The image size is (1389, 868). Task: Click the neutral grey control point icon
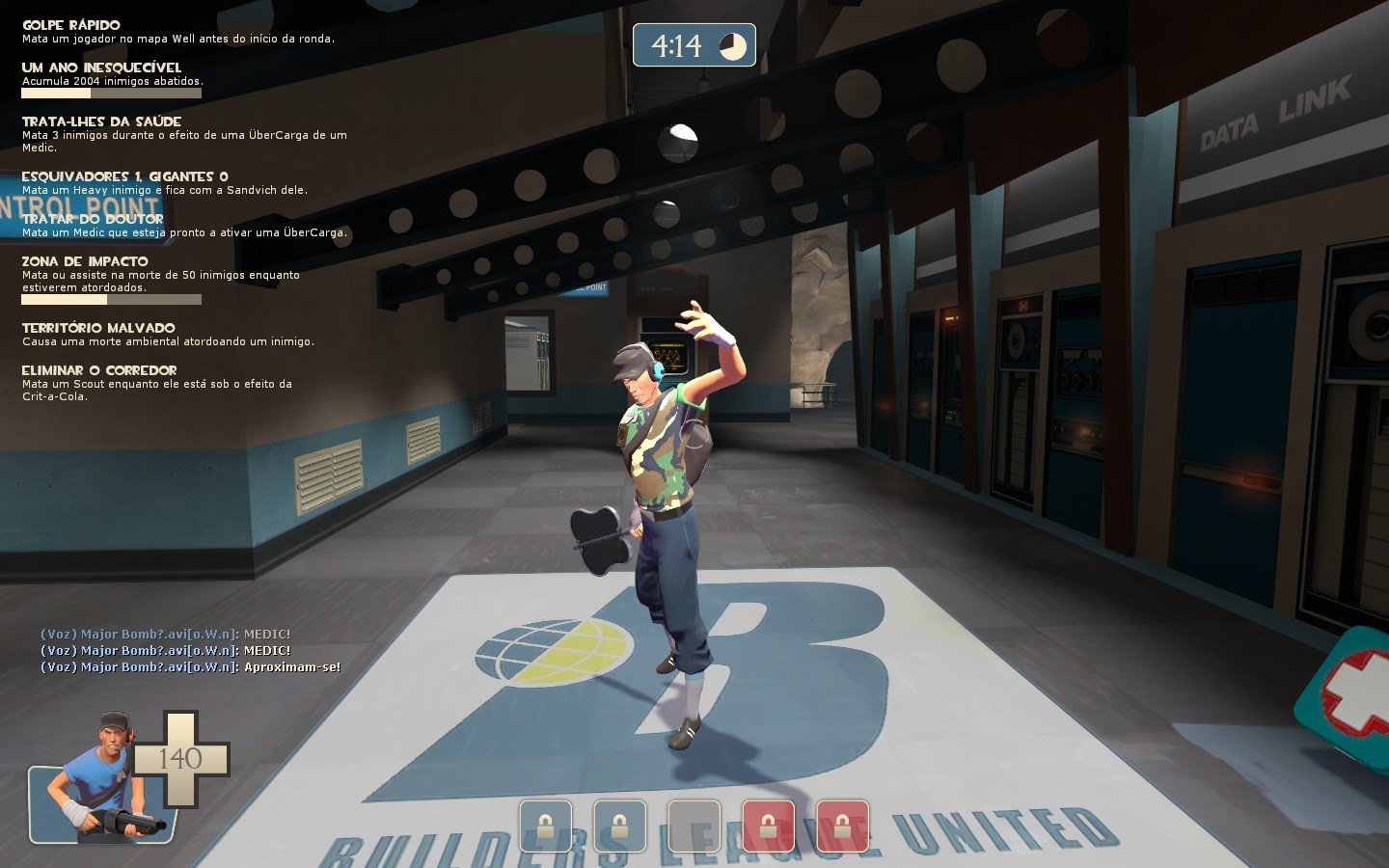click(x=694, y=826)
